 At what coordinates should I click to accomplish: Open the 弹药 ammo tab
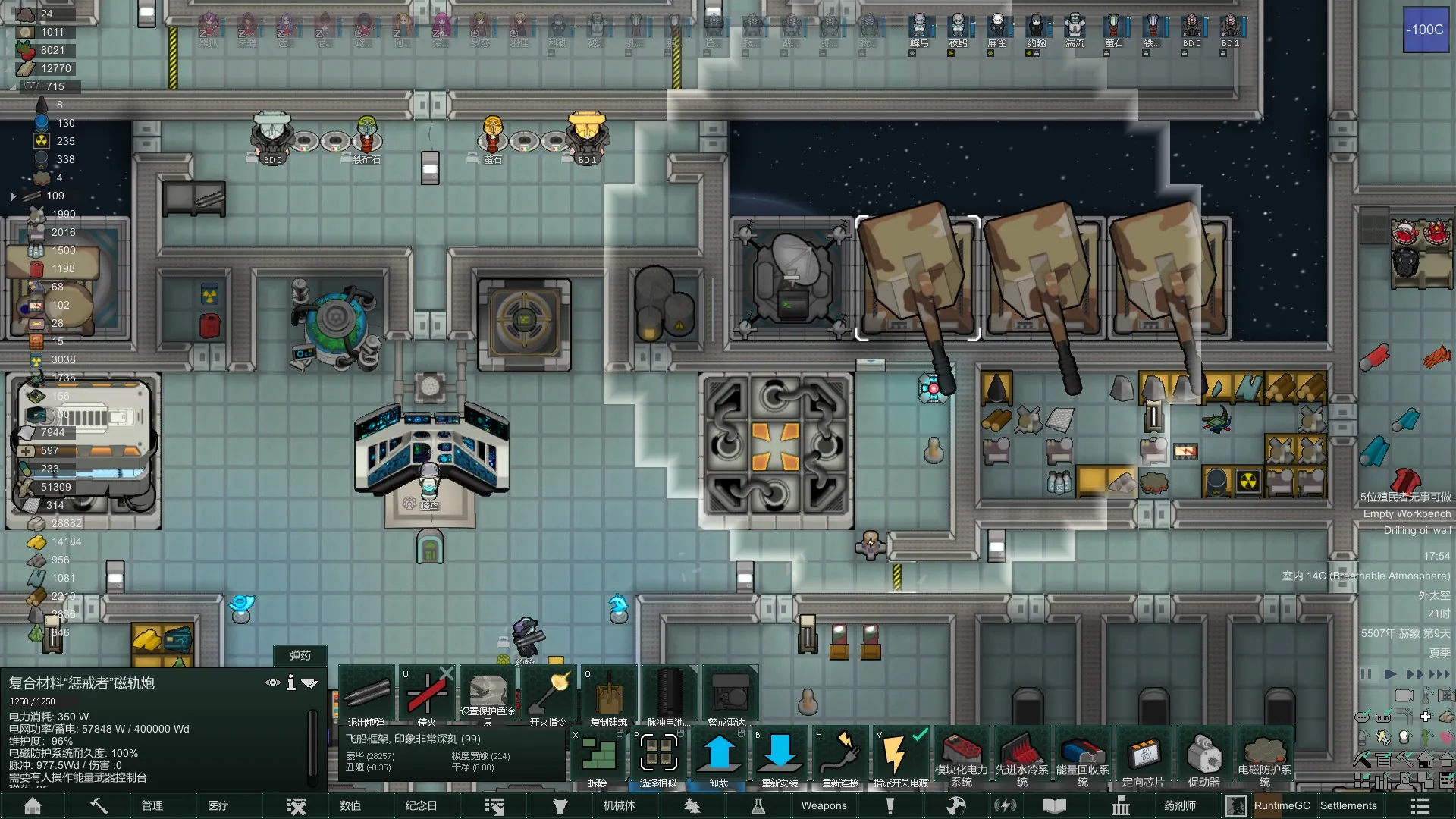tap(300, 655)
